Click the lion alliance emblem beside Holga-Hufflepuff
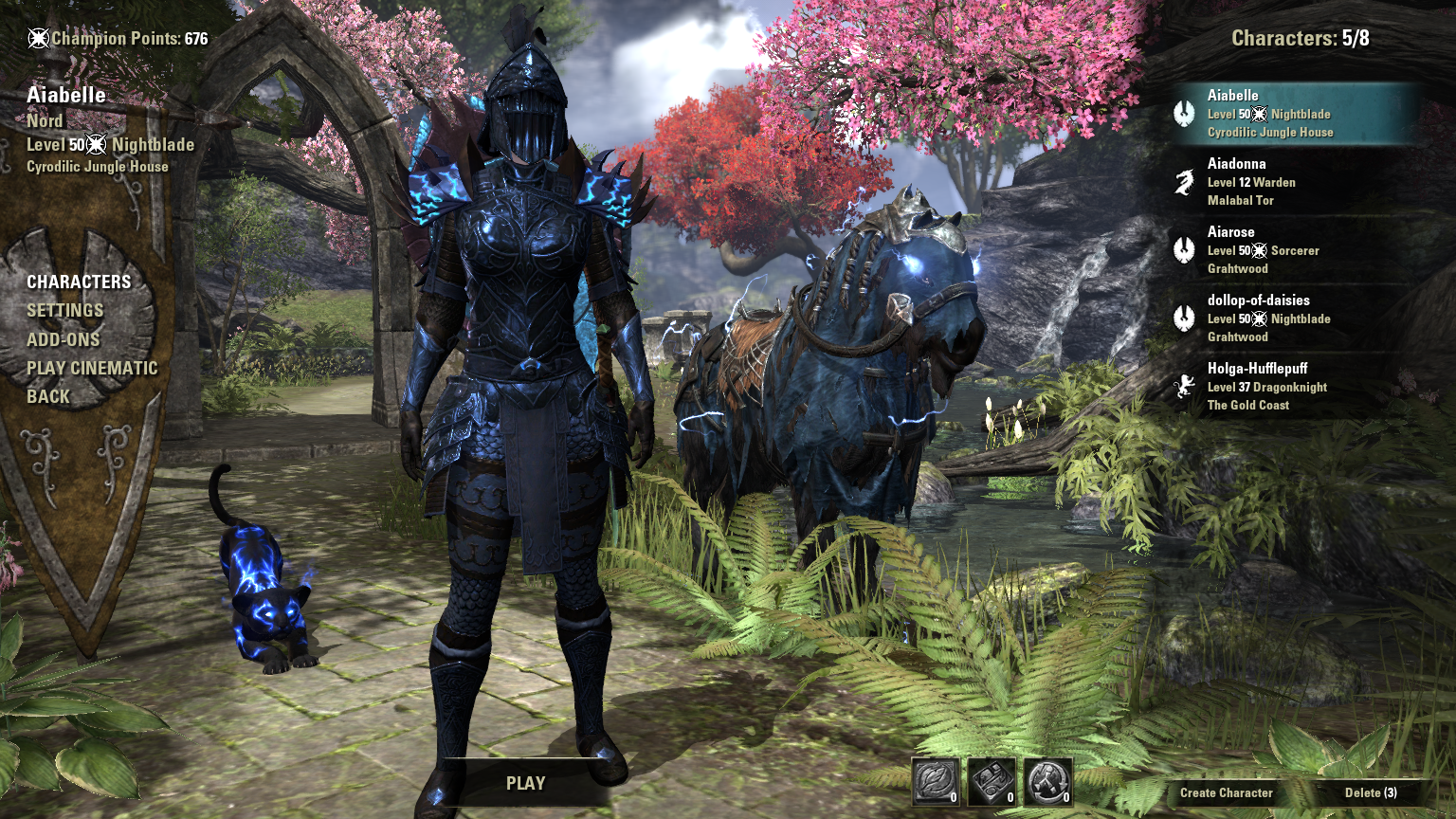1456x819 pixels. 1185,387
